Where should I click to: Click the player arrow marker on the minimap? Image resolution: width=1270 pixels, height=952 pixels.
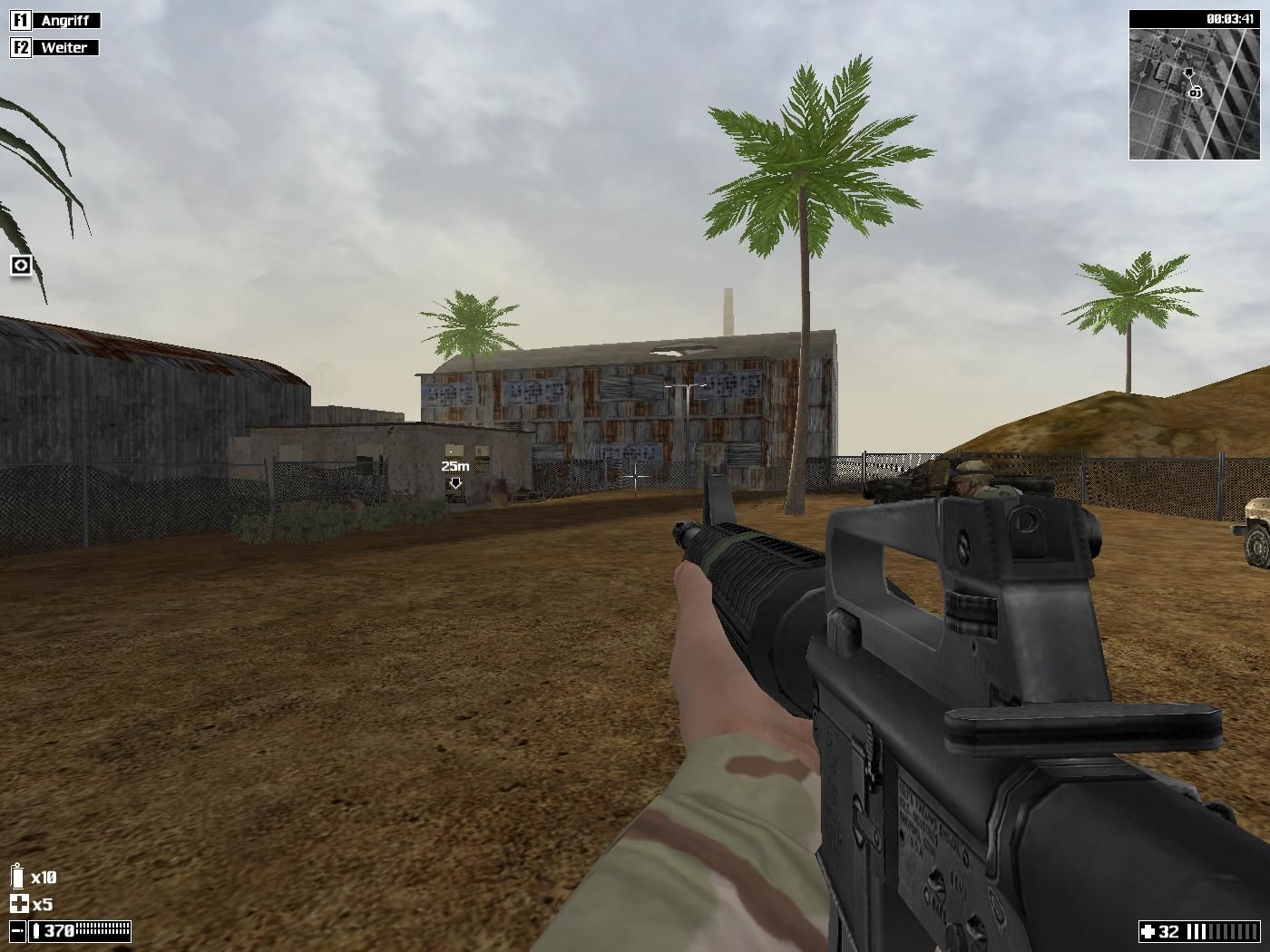pyautogui.click(x=1188, y=73)
